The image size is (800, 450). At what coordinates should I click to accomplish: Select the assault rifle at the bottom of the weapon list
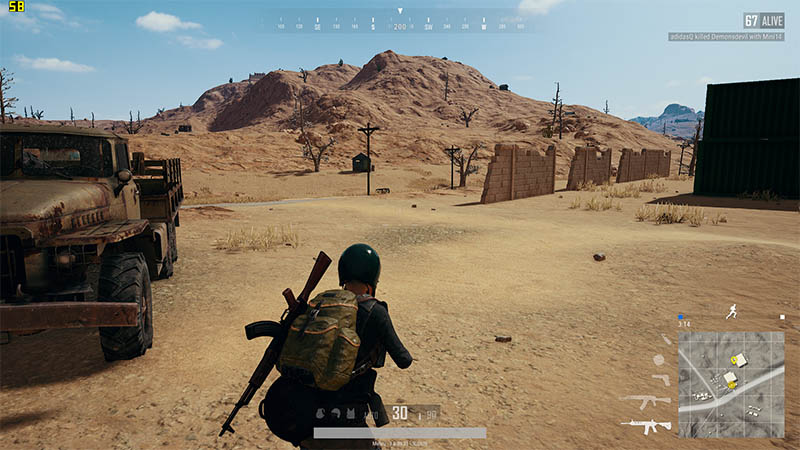646,426
